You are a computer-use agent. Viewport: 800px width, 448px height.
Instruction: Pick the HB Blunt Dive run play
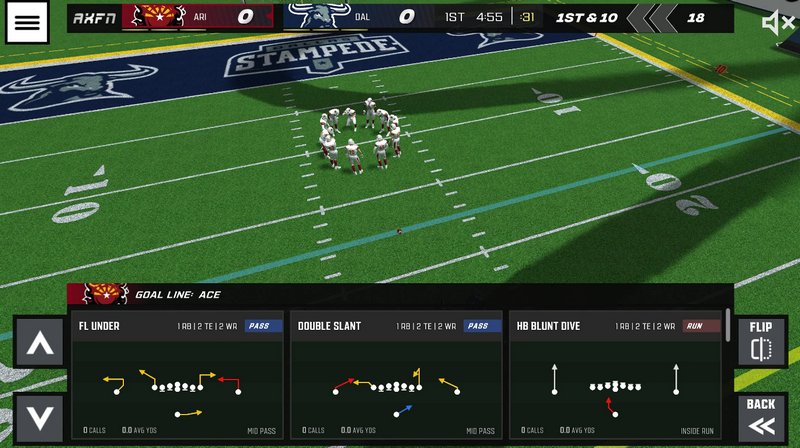(613, 376)
